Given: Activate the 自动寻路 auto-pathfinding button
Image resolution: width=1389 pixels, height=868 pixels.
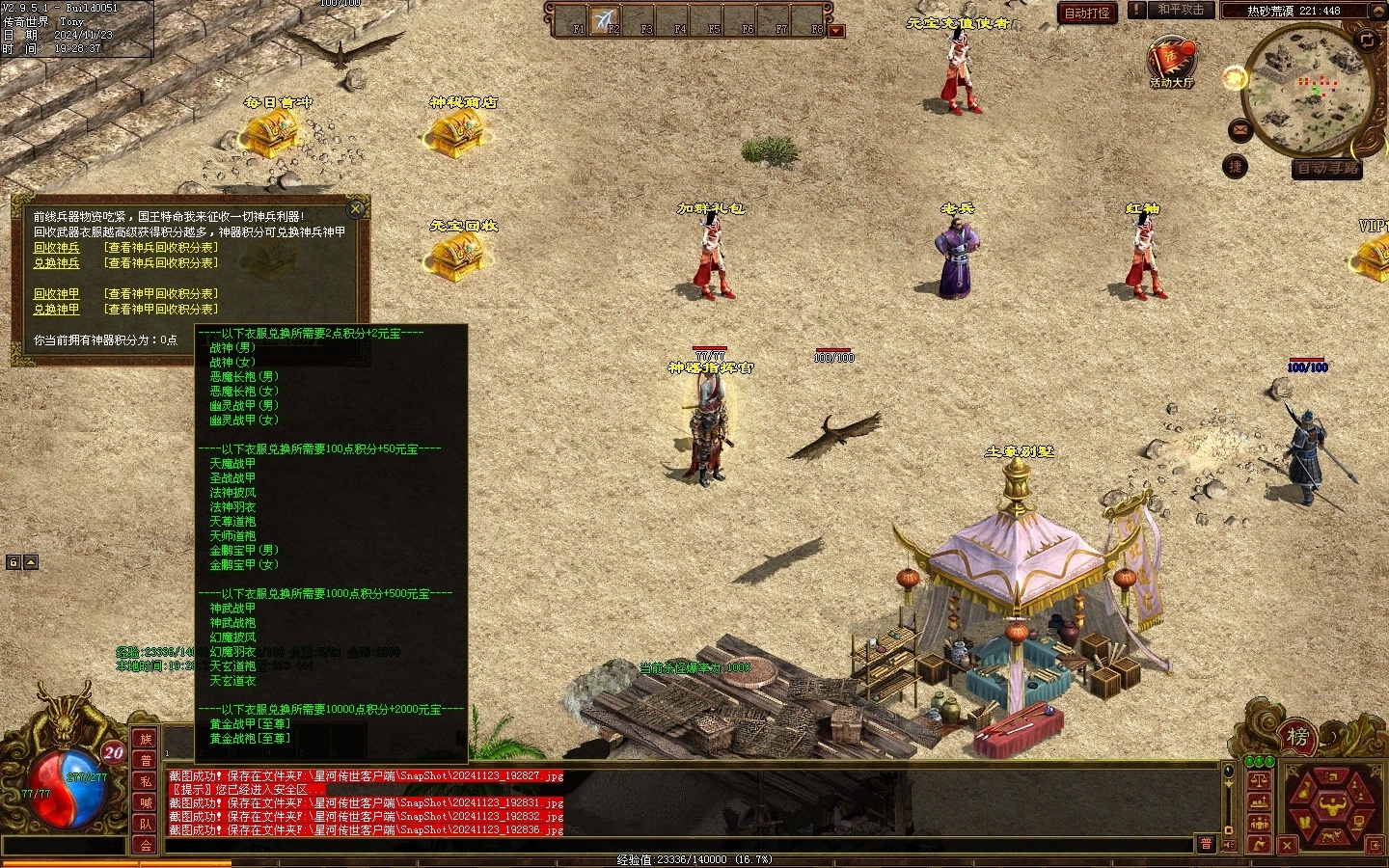Looking at the screenshot, I should (x=1327, y=169).
